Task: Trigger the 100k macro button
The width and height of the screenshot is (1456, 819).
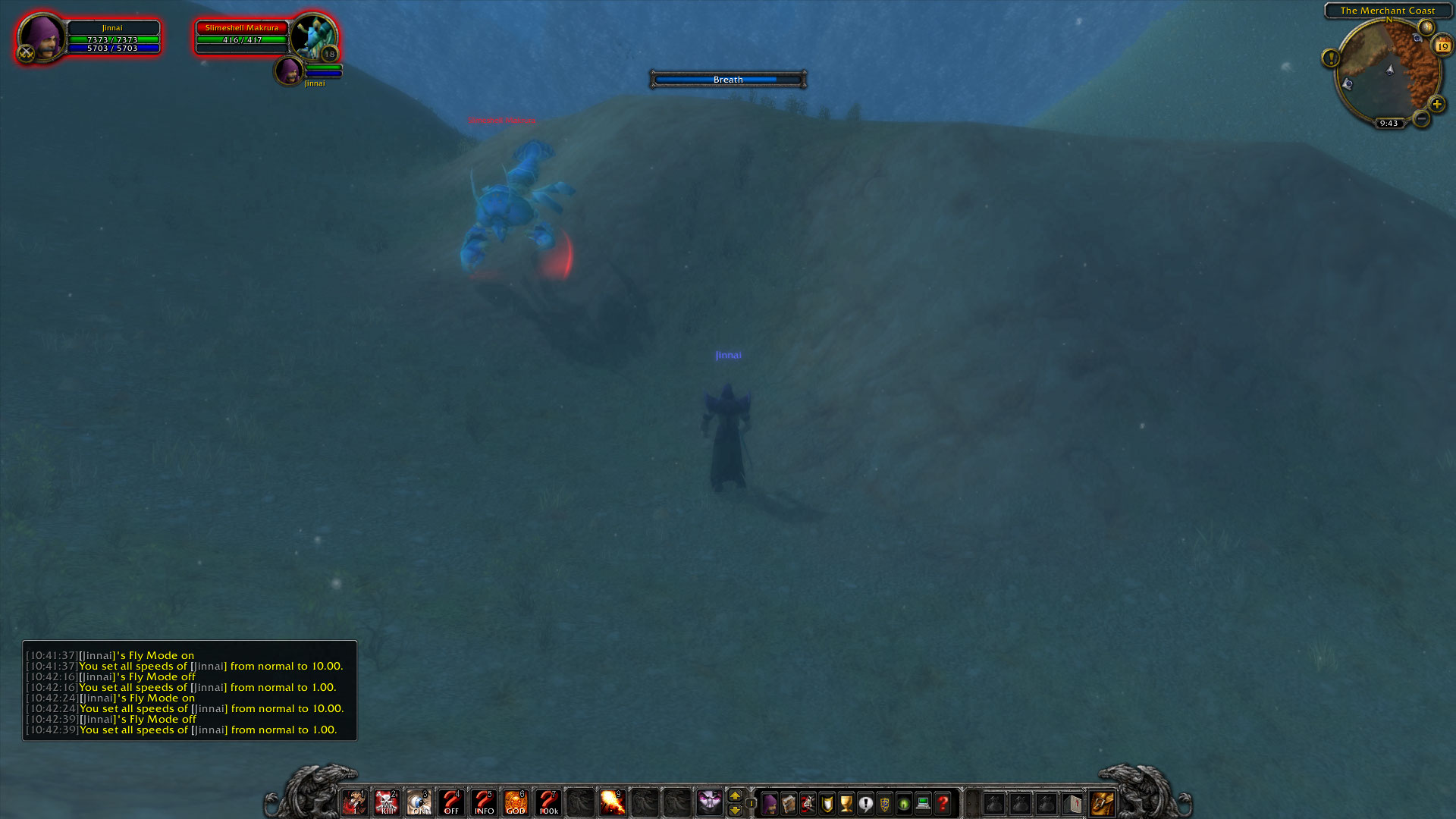Action: click(x=548, y=802)
